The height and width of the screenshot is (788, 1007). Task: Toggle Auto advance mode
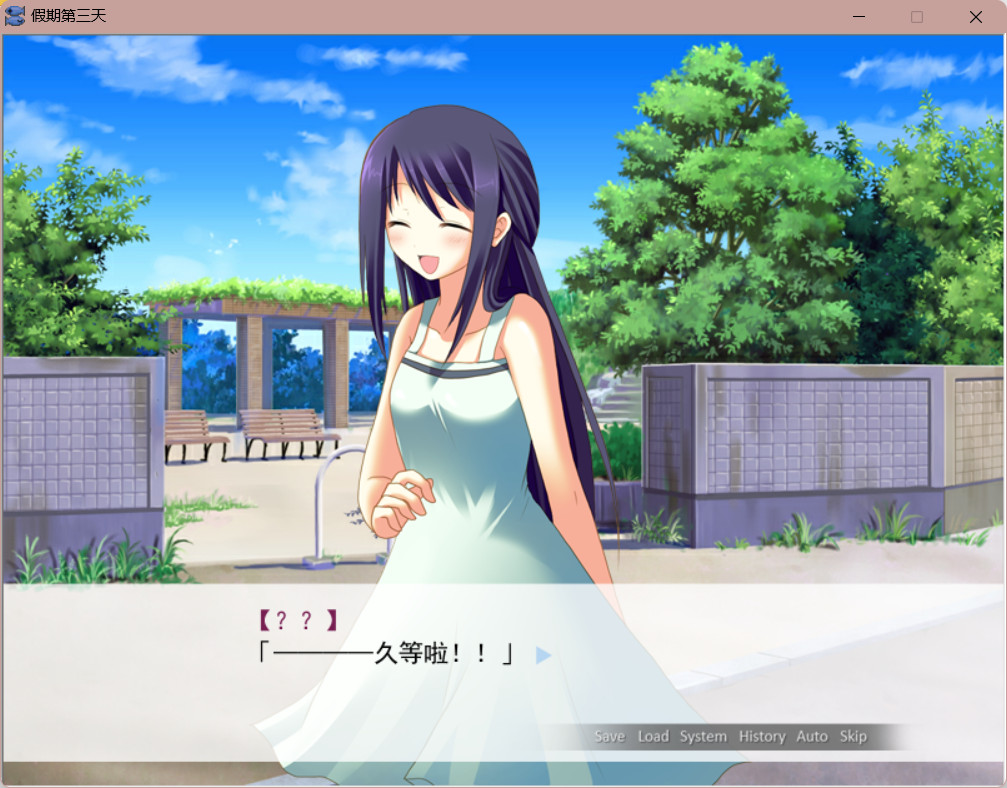[x=812, y=736]
